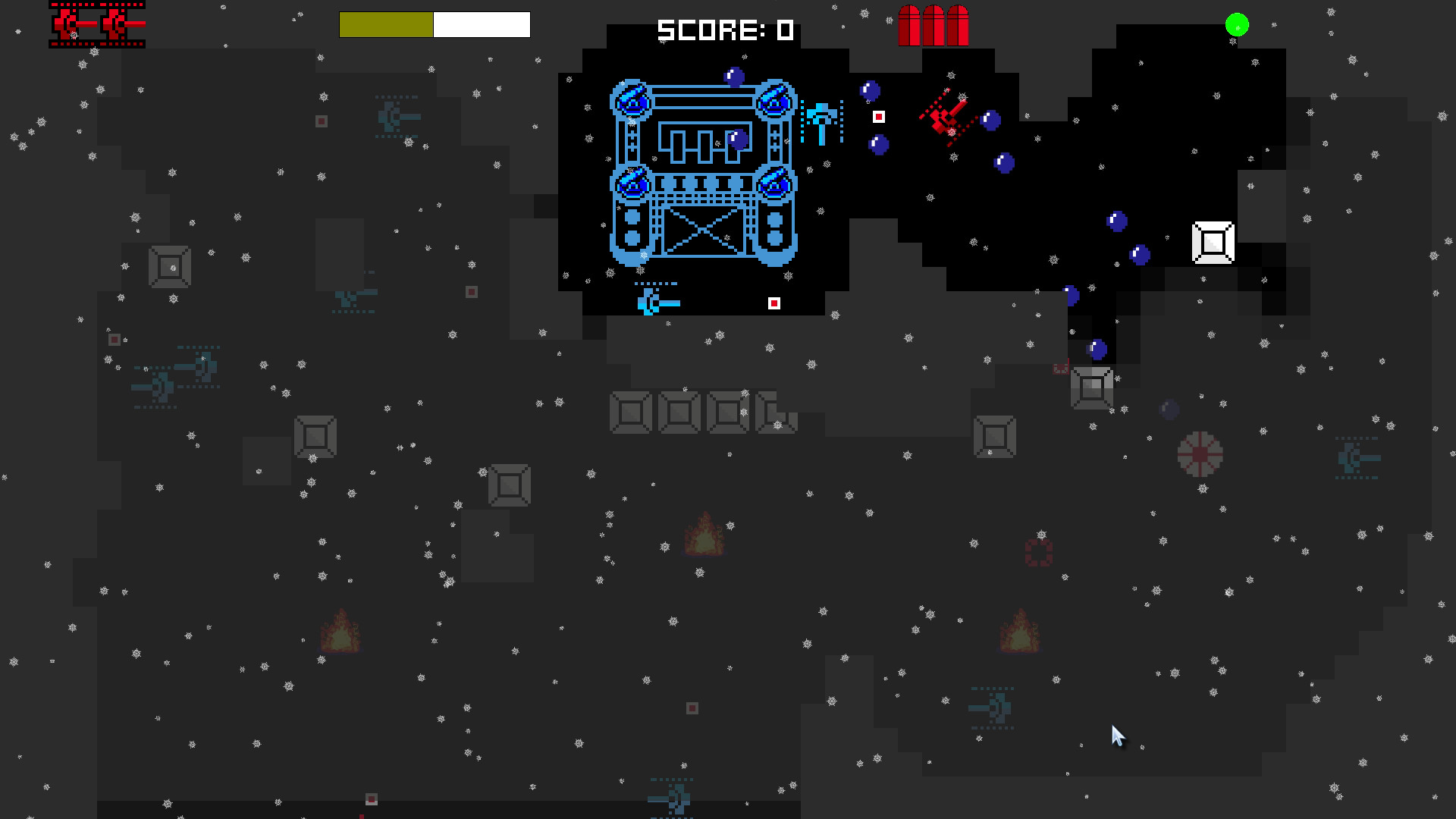Click the white crate on the right platform
Image resolution: width=1456 pixels, height=819 pixels.
pos(1213,243)
